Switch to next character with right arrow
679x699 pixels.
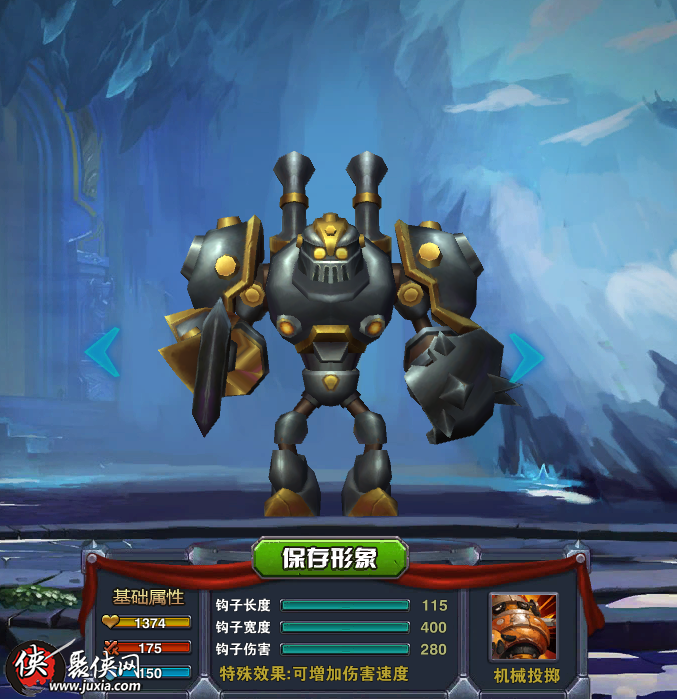(x=525, y=354)
